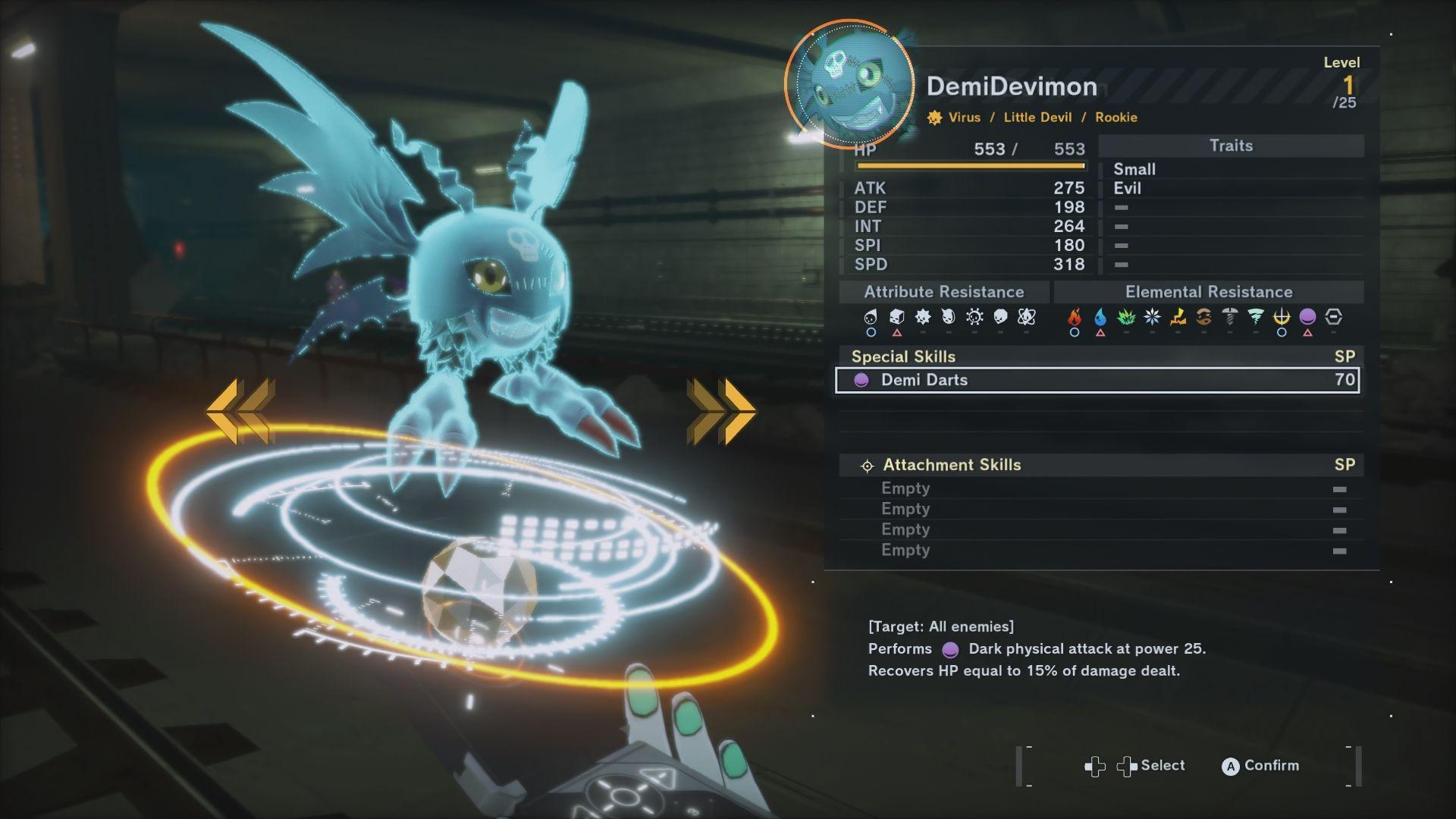Viewport: 1456px width, 819px height.
Task: Switch to the next Digimon with right arrows
Action: point(720,411)
